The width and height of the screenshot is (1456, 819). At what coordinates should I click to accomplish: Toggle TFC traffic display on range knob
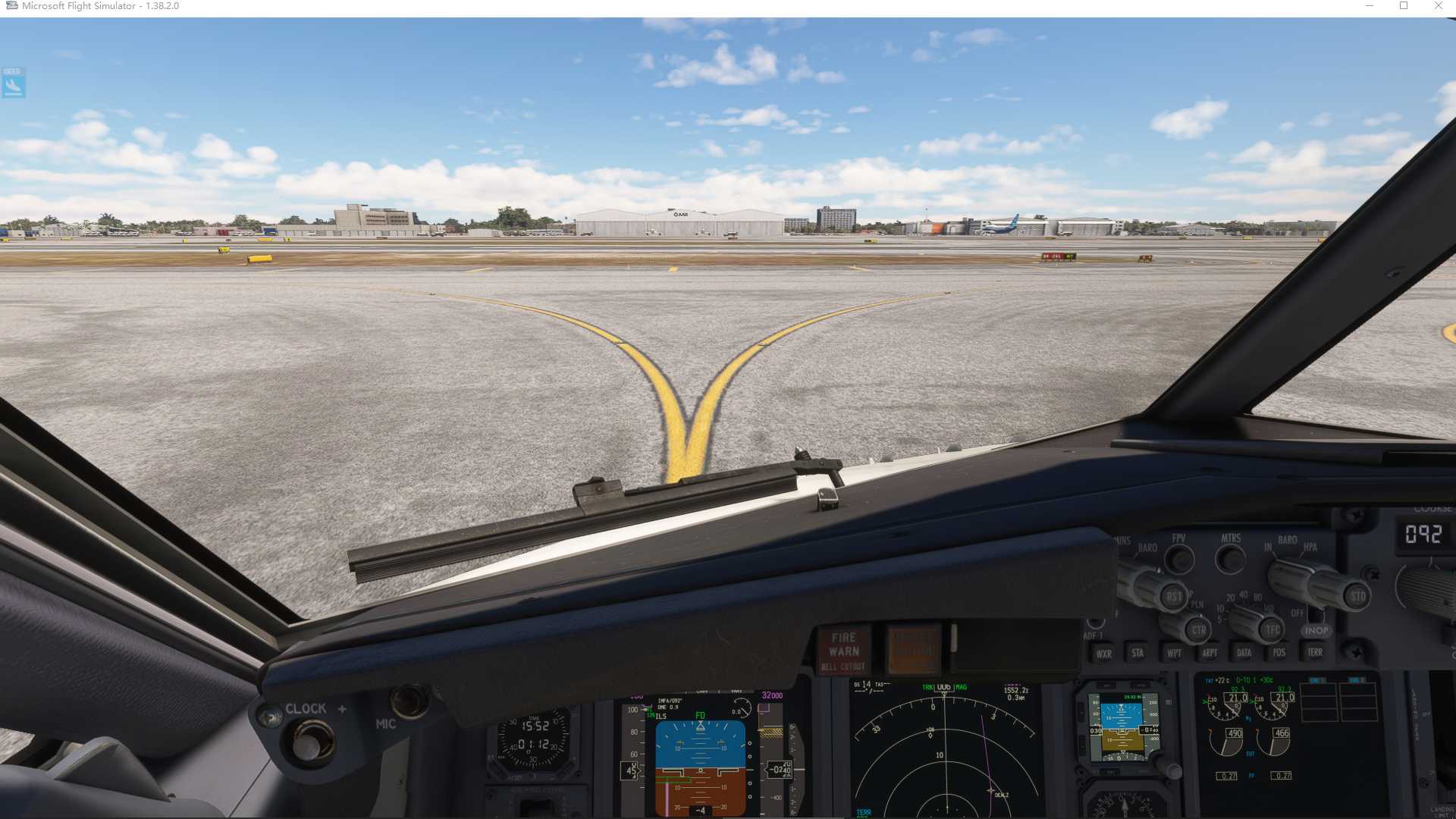coord(1273,629)
